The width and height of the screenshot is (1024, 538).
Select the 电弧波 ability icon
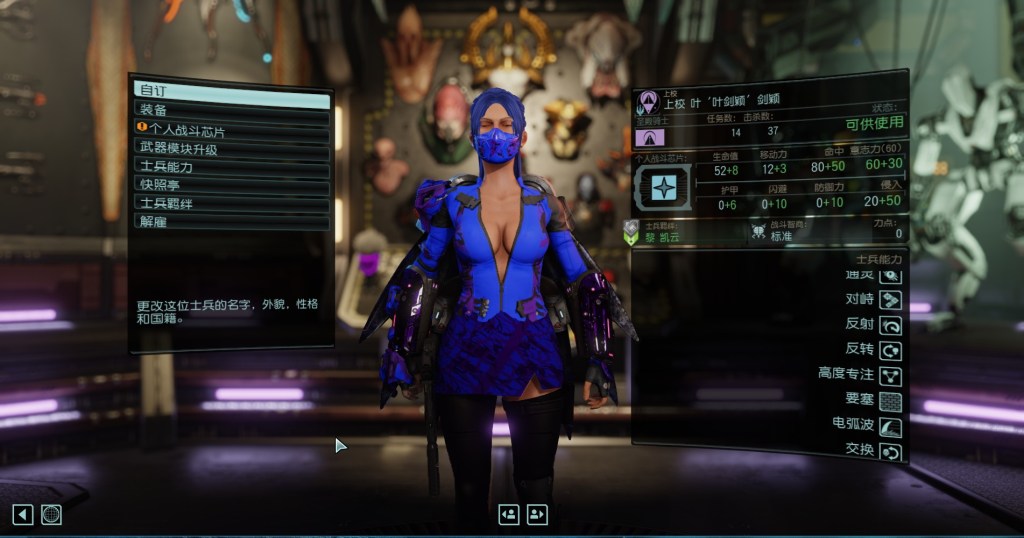pos(890,427)
